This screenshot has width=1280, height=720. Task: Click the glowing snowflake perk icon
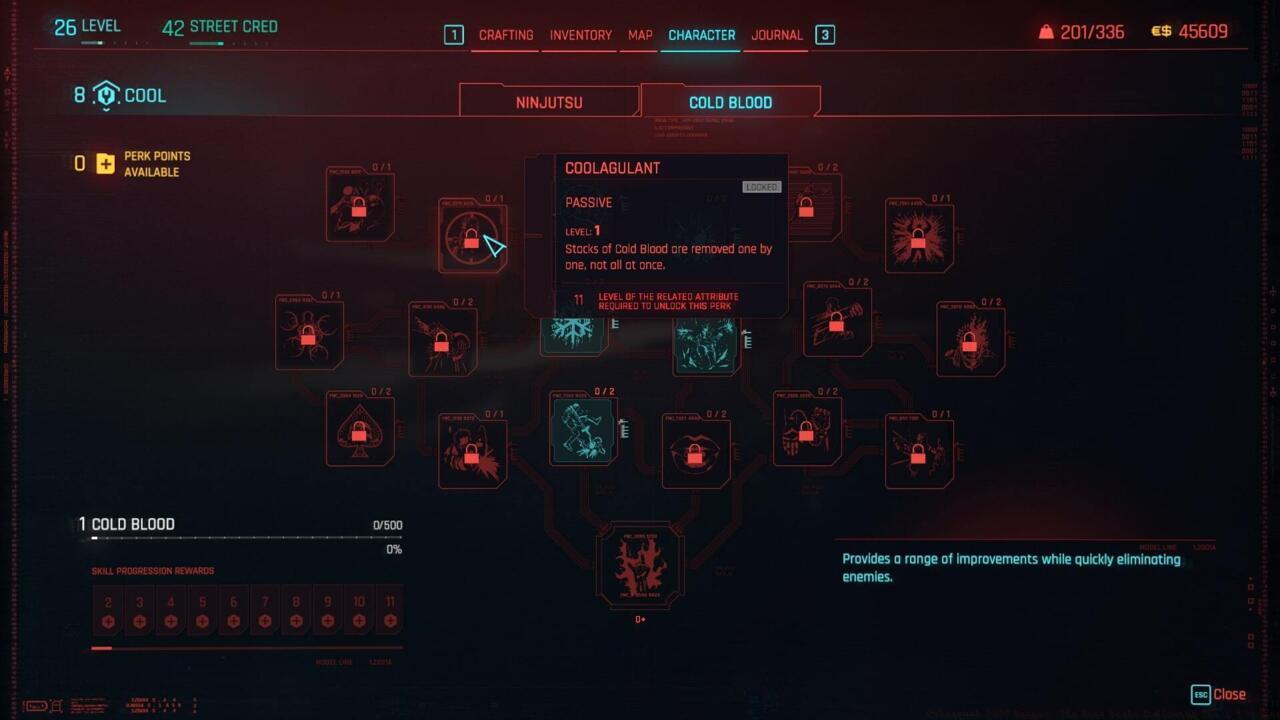click(573, 330)
